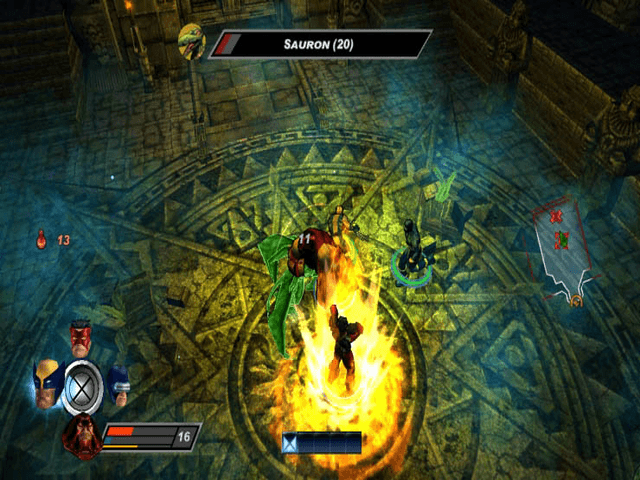This screenshot has width=640, height=480.
Task: Use the red health potion icon
Action: [x=41, y=239]
